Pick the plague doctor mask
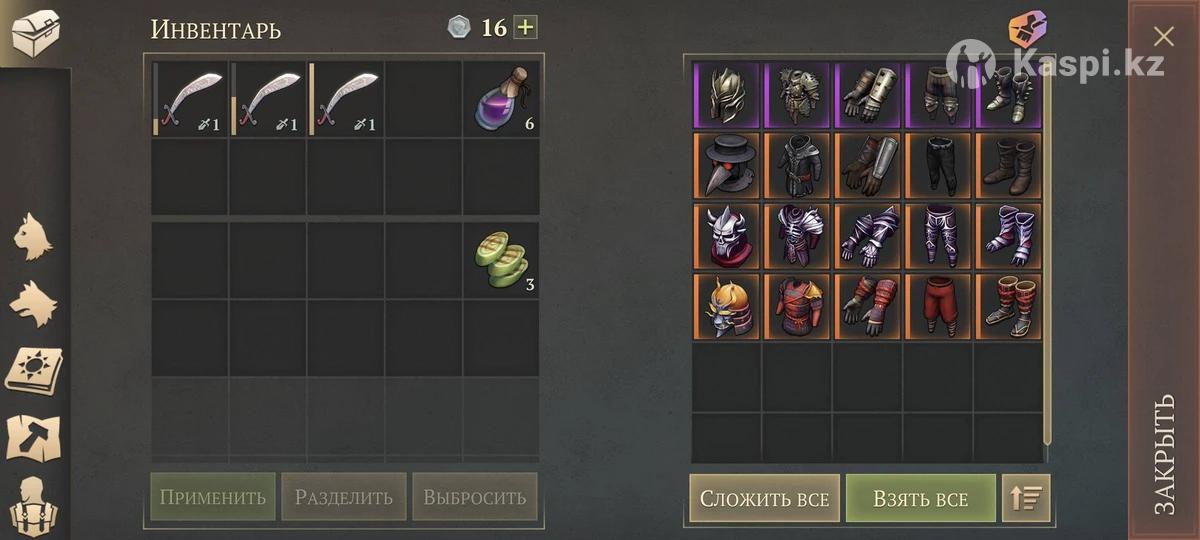This screenshot has width=1200, height=540. click(727, 165)
